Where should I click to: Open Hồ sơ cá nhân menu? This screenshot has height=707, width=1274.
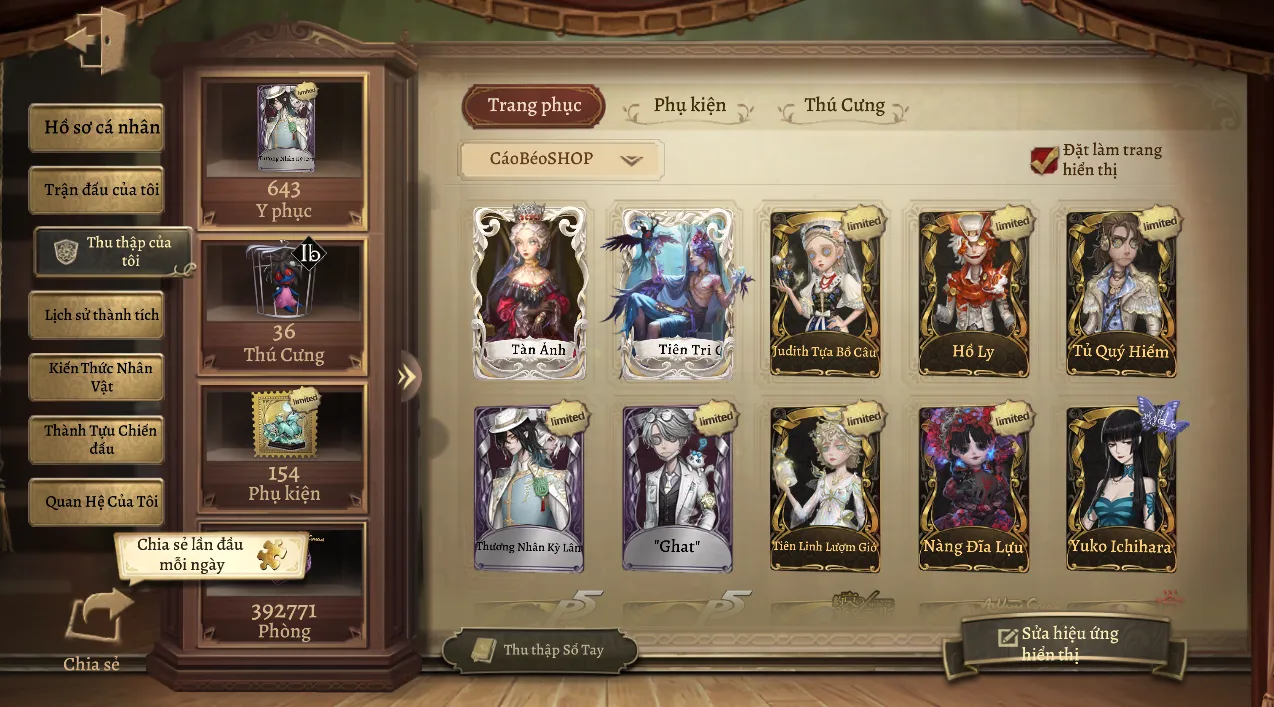coord(97,128)
